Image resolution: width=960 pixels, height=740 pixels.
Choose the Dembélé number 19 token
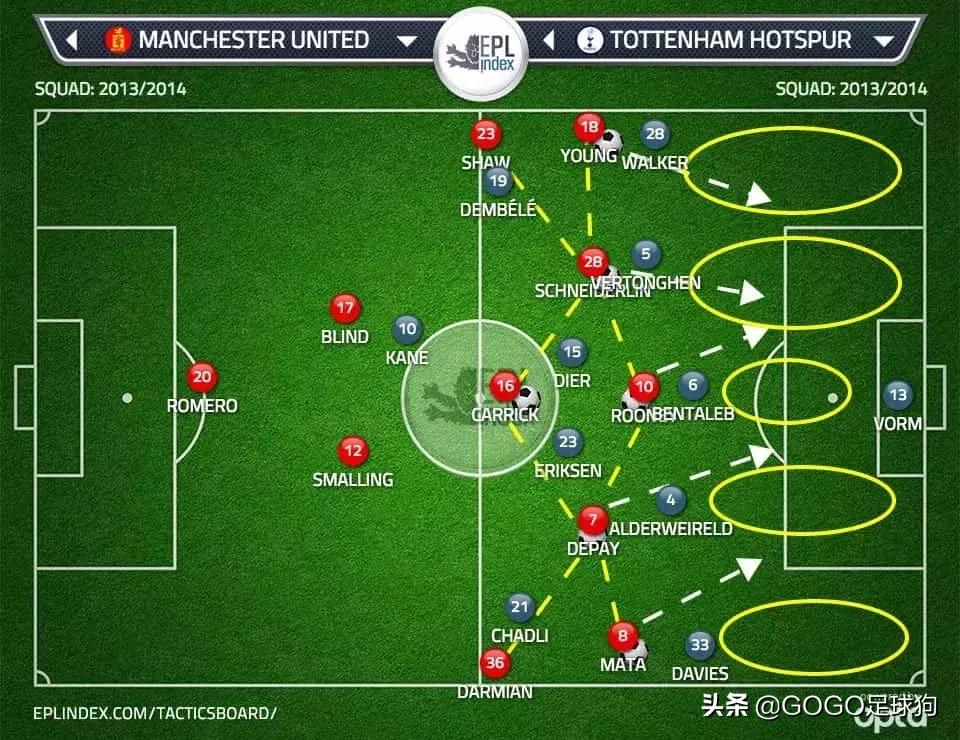pos(498,181)
